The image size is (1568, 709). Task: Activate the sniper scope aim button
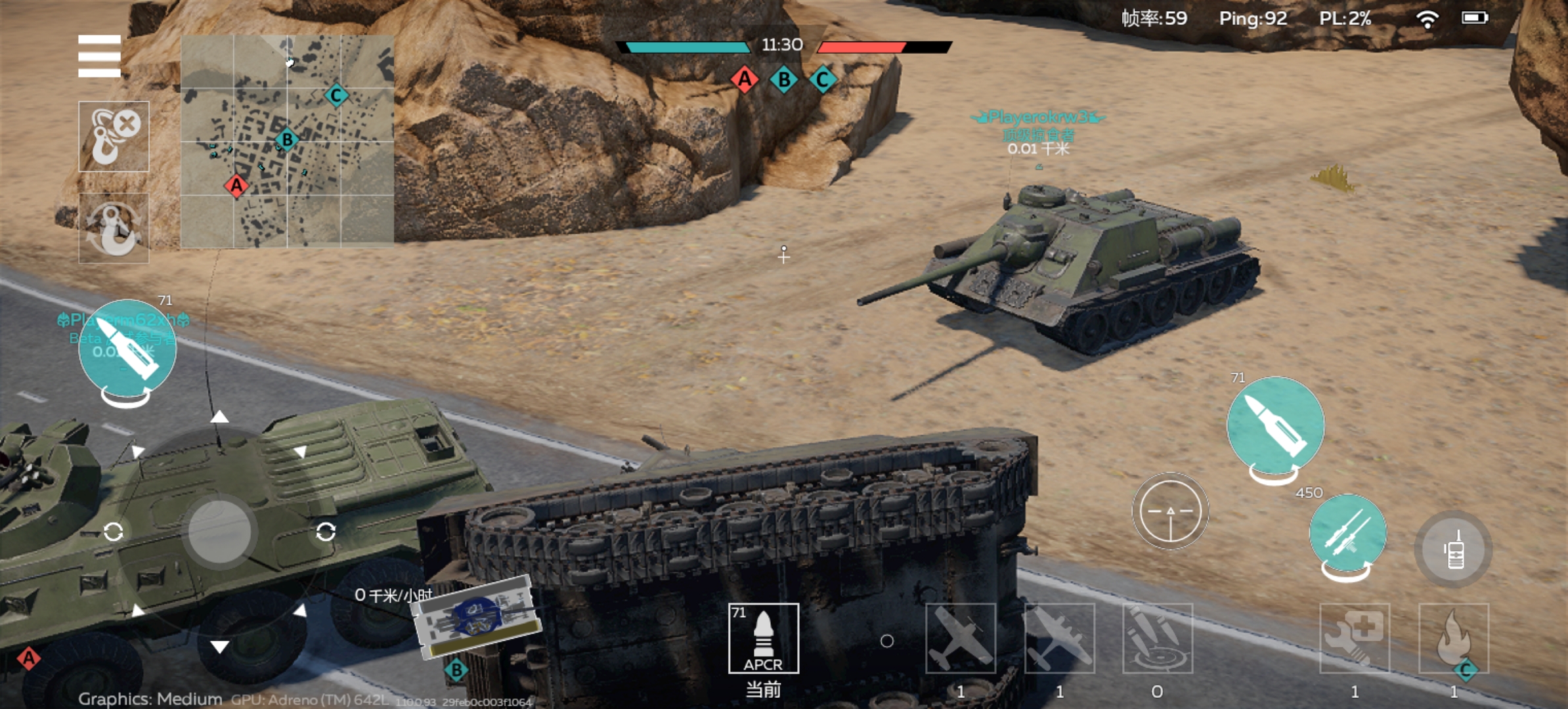point(1169,511)
